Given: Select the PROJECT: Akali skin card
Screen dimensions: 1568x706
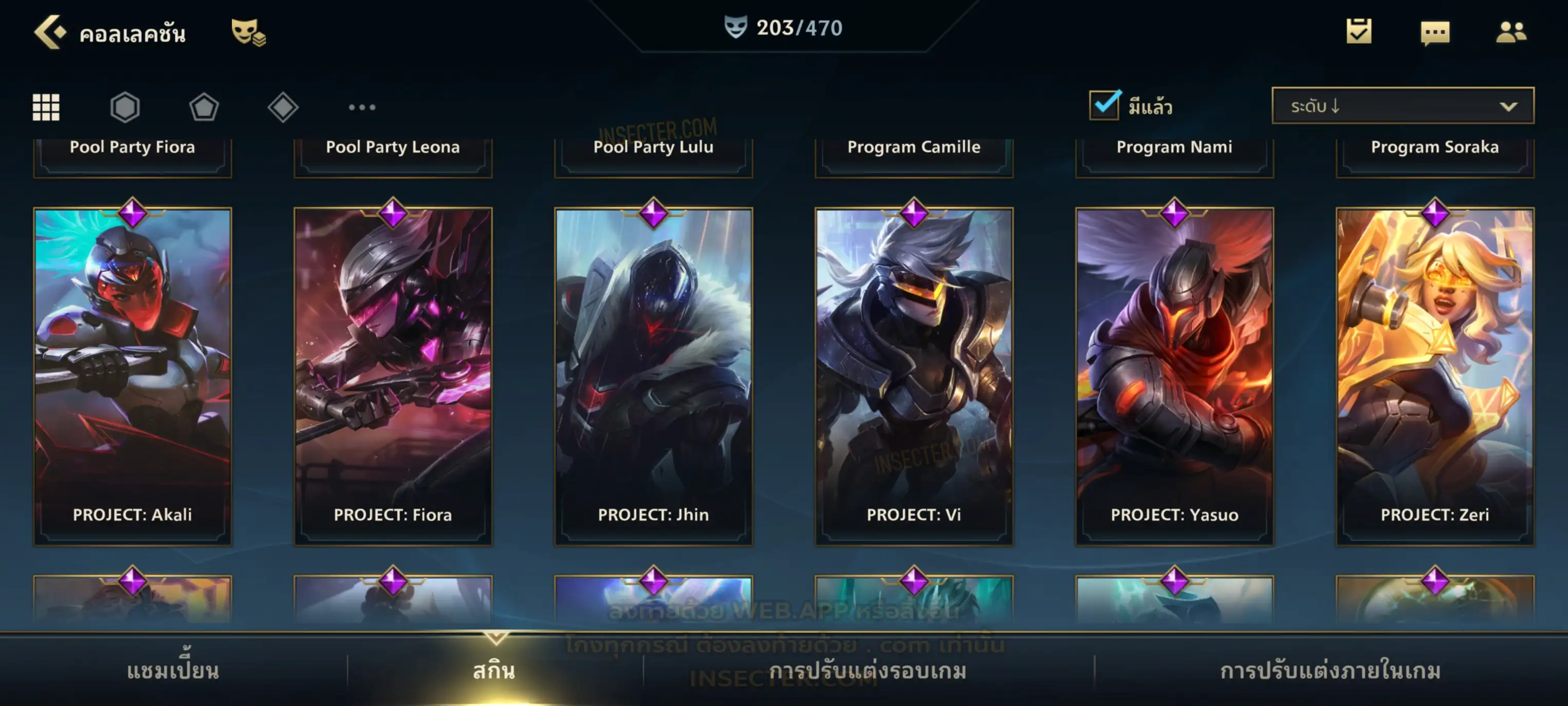Looking at the screenshot, I should [133, 376].
